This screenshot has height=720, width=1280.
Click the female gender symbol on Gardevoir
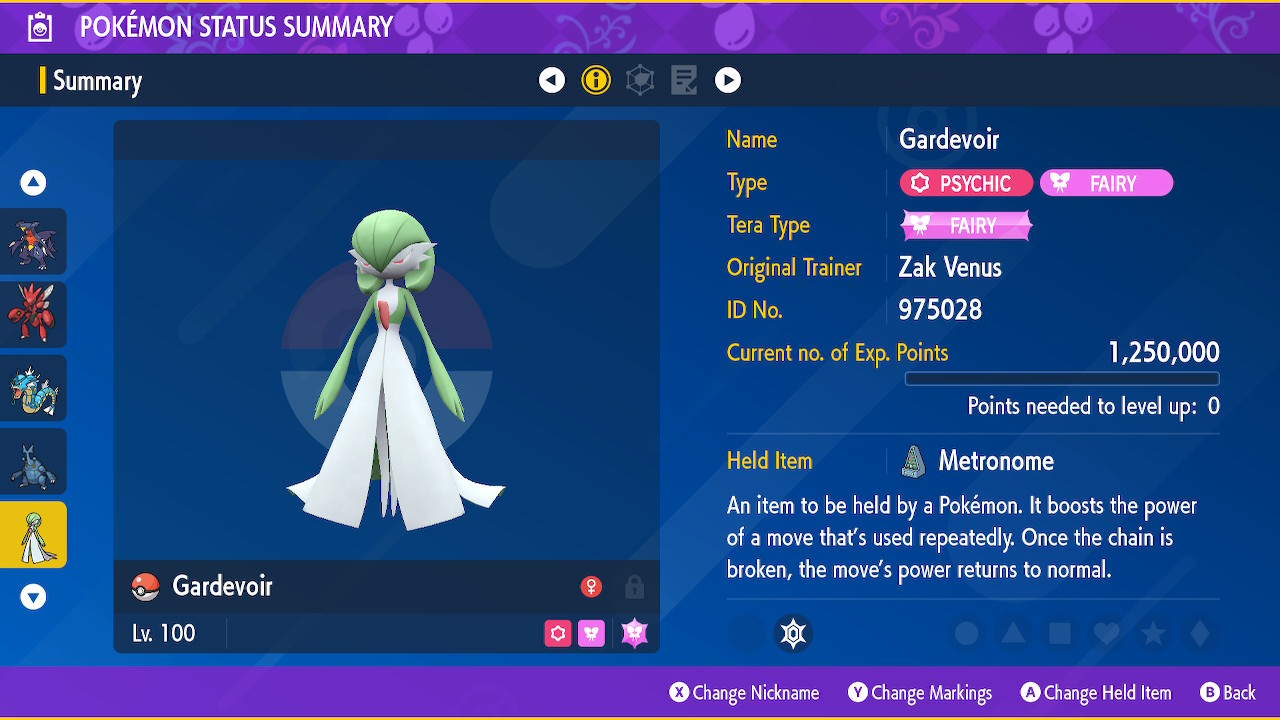(x=593, y=587)
